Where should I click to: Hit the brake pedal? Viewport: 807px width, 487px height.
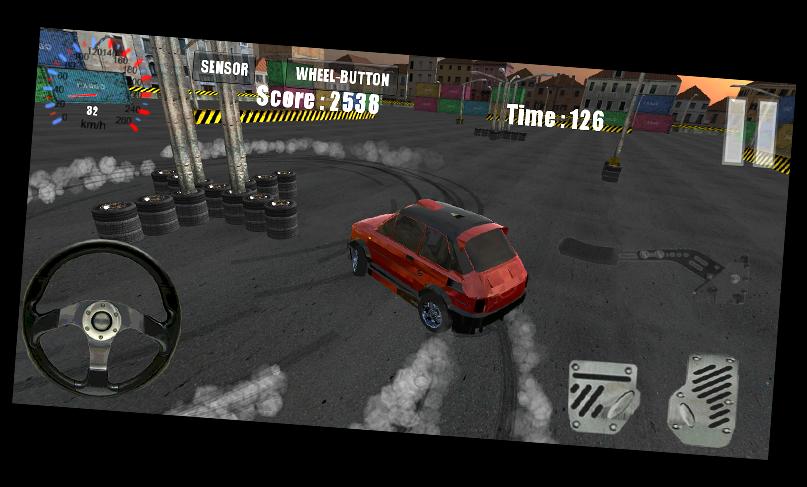[603, 398]
